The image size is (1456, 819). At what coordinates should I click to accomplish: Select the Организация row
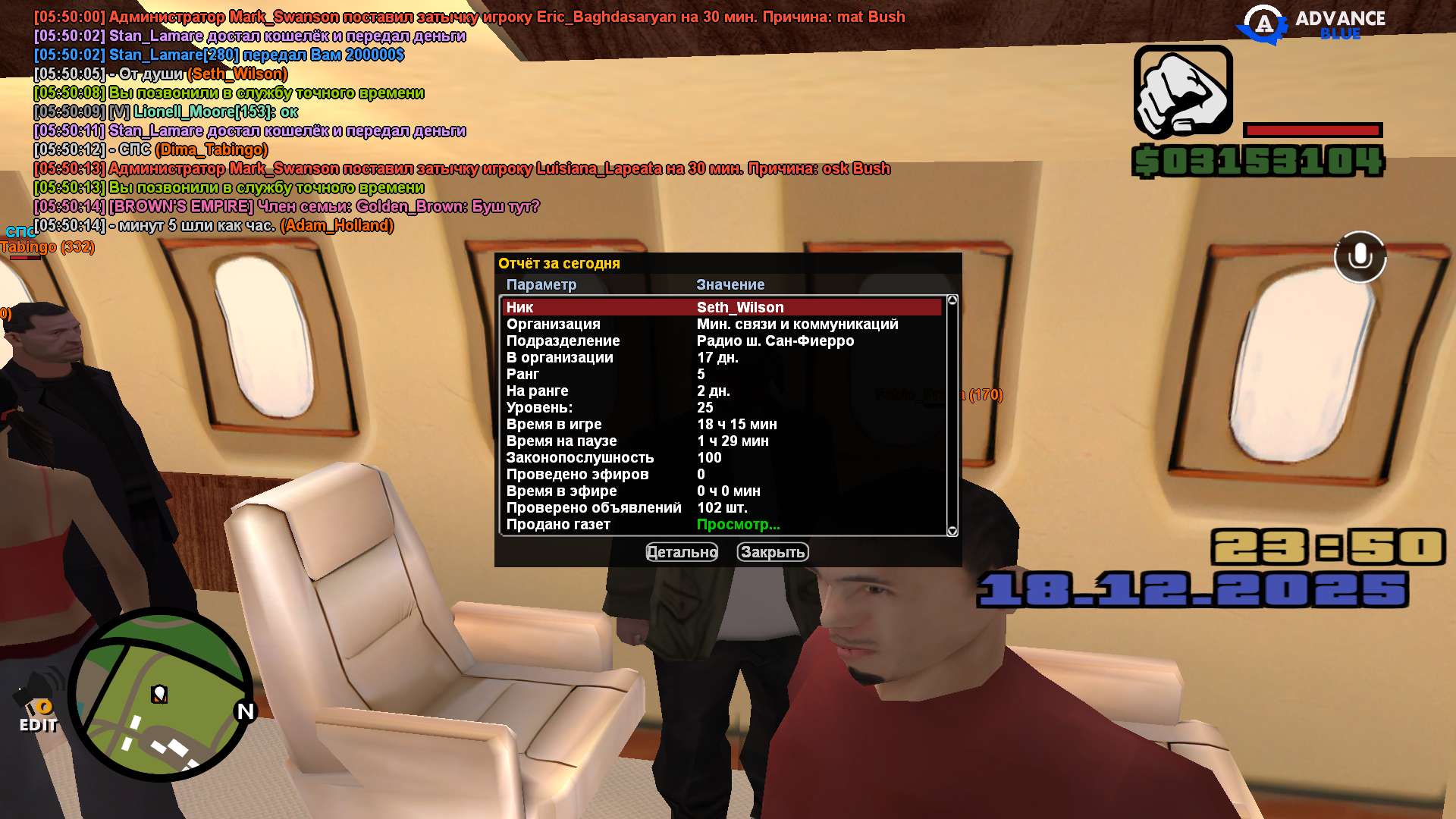tap(720, 324)
